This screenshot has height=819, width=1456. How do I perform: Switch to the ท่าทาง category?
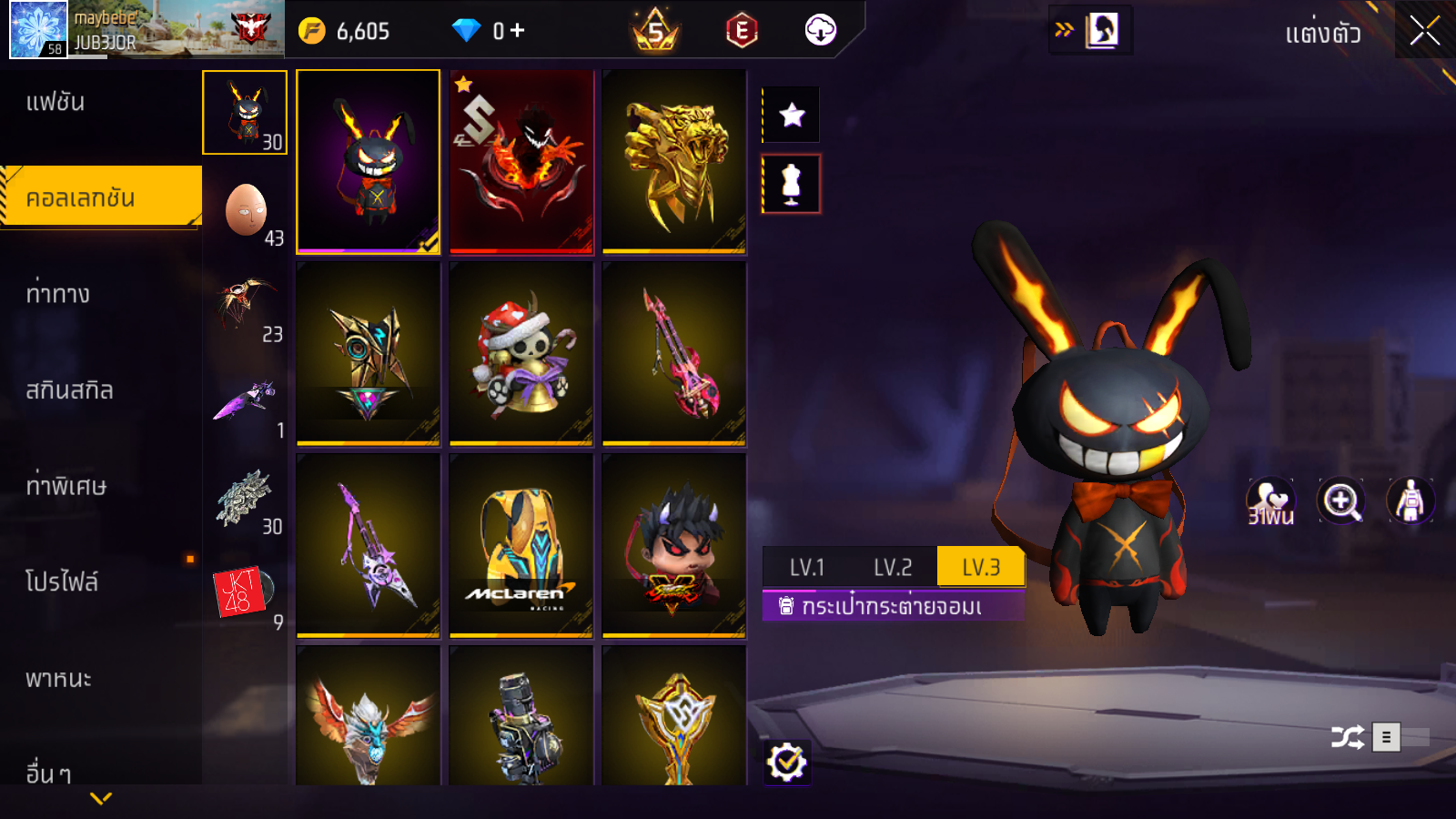click(57, 294)
